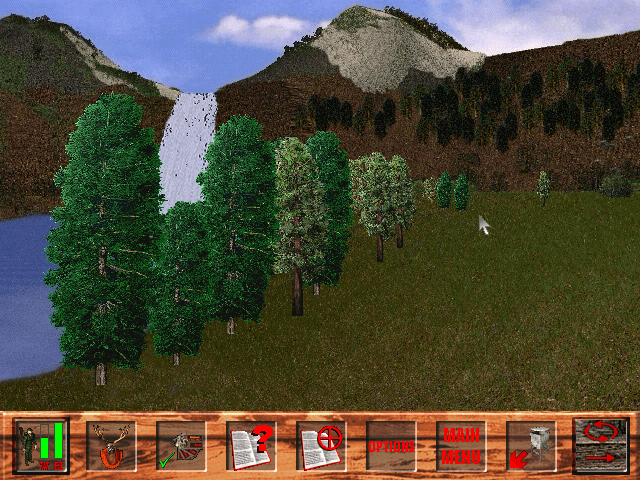Click the stand icon with red arrow
This screenshot has height=480, width=640.
tap(531, 446)
